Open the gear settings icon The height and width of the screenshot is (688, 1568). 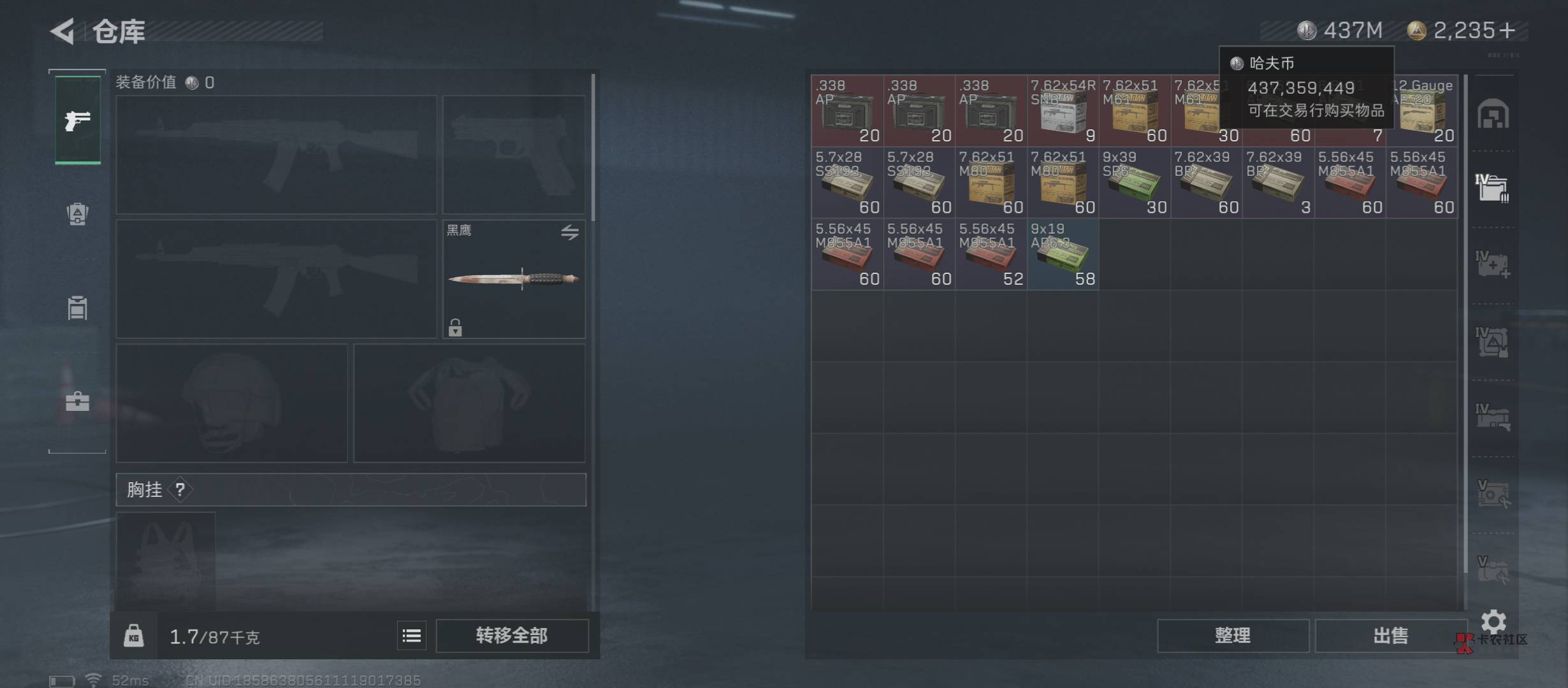tap(1493, 621)
